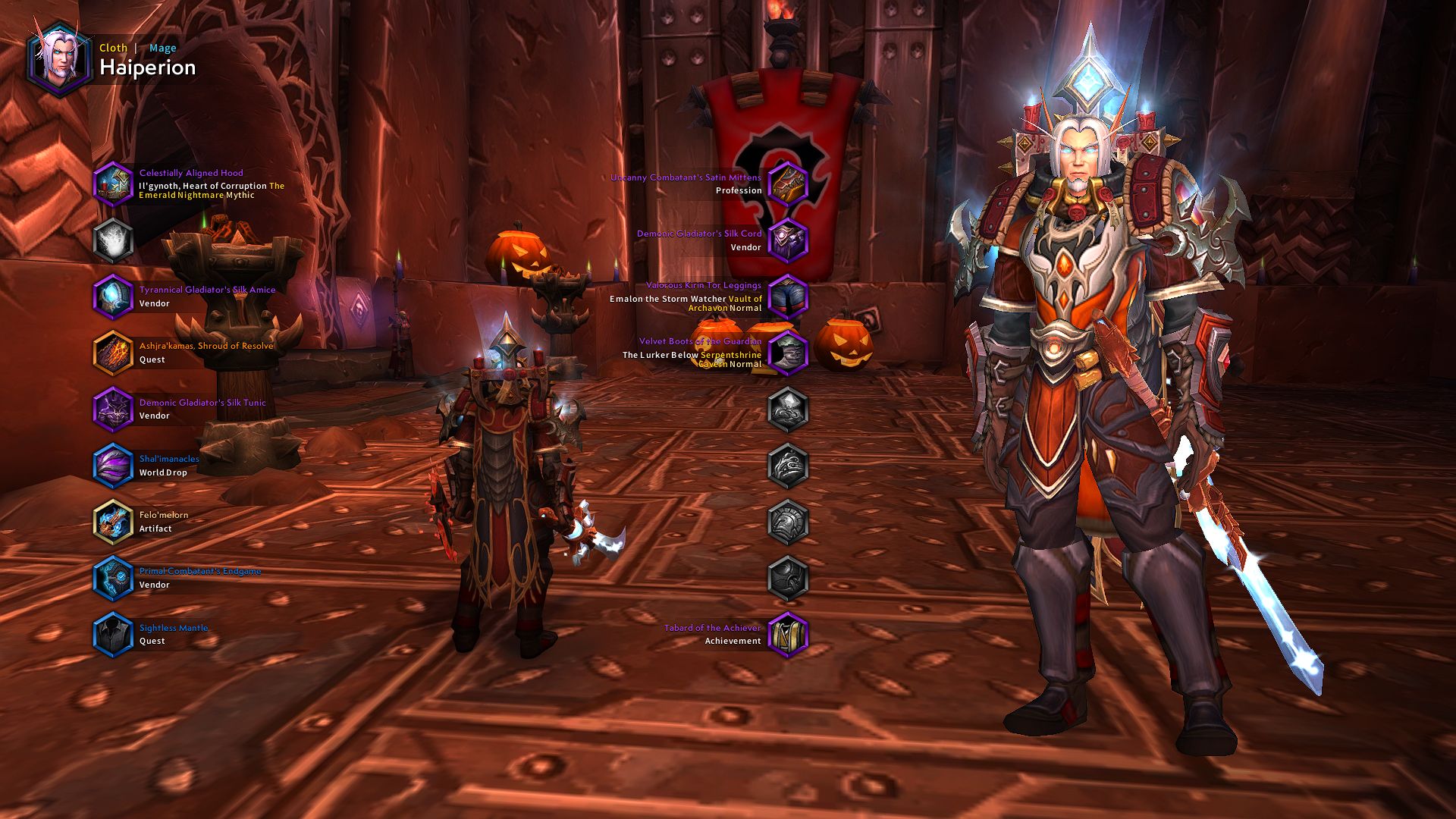Select the Uncanny Combatant's Satin Mittens icon
This screenshot has height=819, width=1456.
789,185
